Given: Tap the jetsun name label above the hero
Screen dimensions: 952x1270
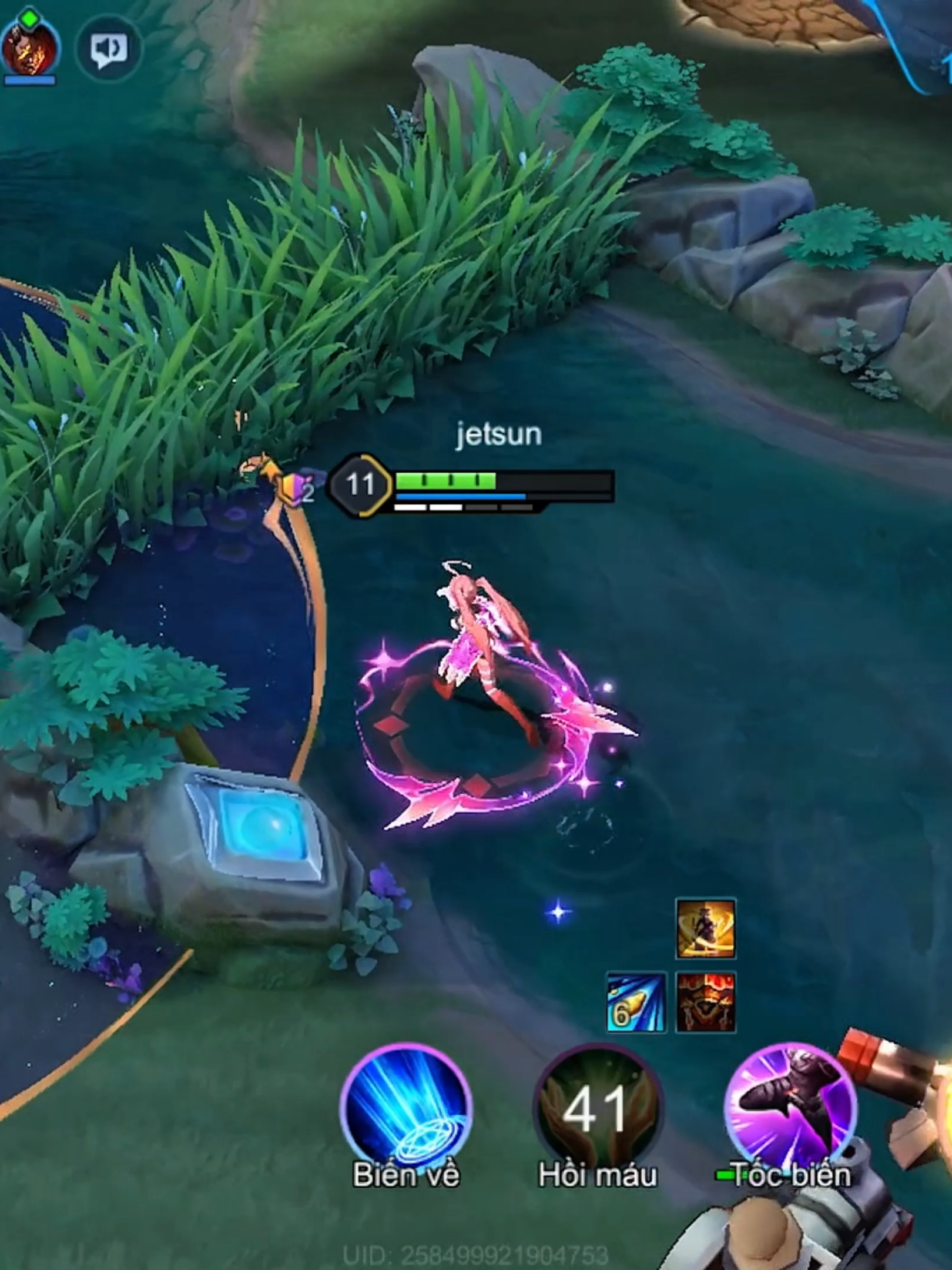Looking at the screenshot, I should (x=498, y=435).
